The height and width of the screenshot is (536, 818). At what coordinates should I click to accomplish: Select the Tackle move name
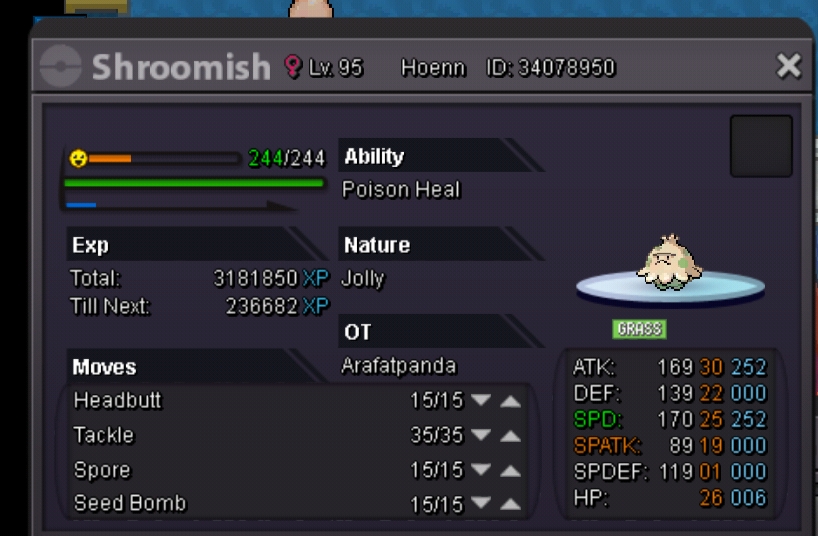pyautogui.click(x=104, y=435)
